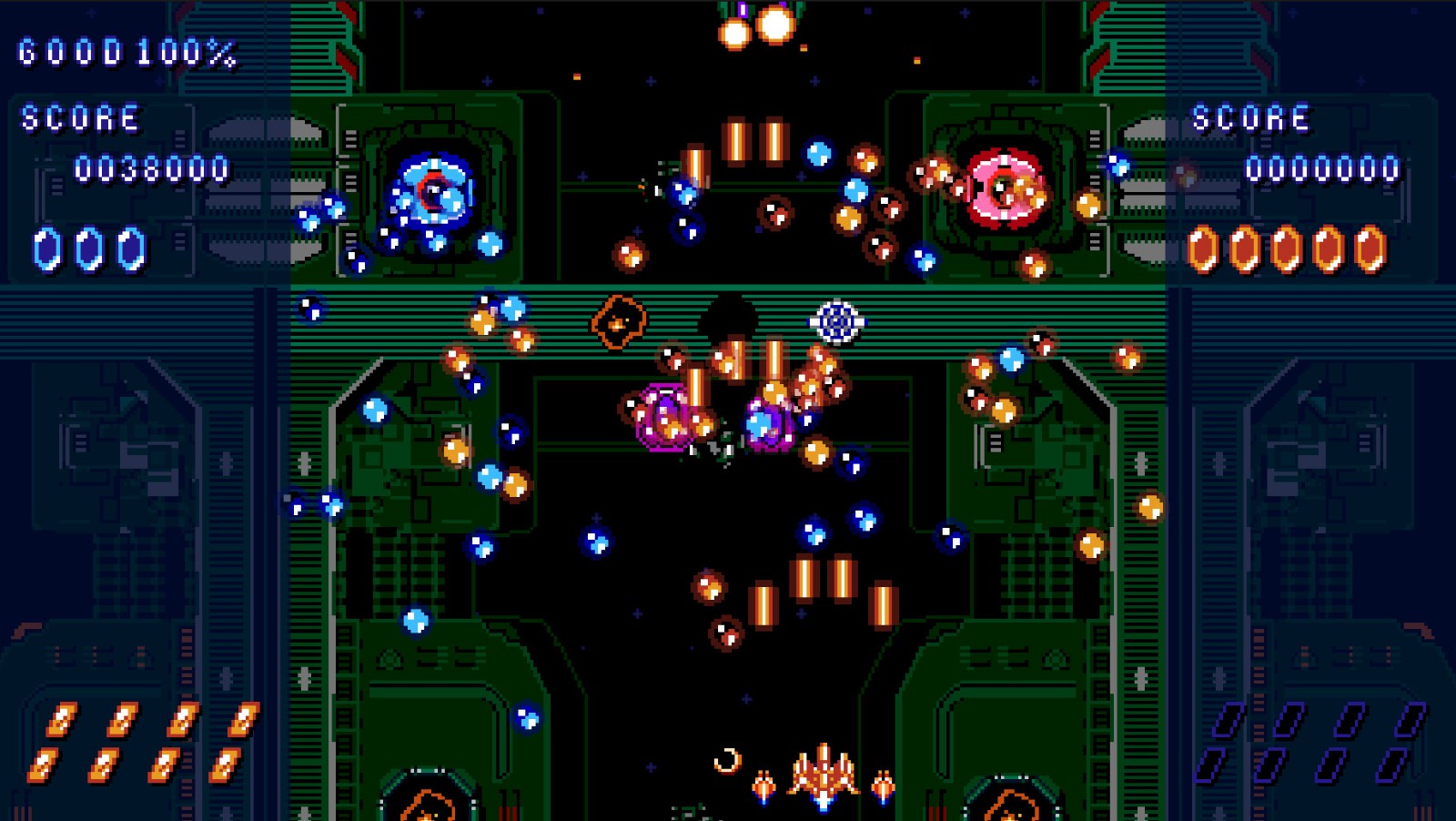Click the white spiral target marker

pos(838,320)
